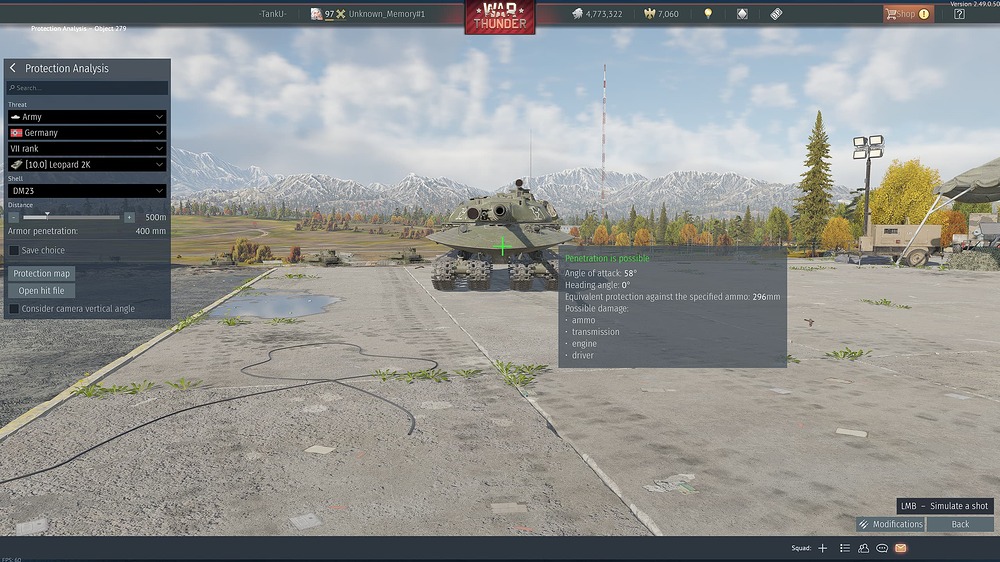This screenshot has height=562, width=1000.
Task: Show the Protection map
Action: [42, 274]
